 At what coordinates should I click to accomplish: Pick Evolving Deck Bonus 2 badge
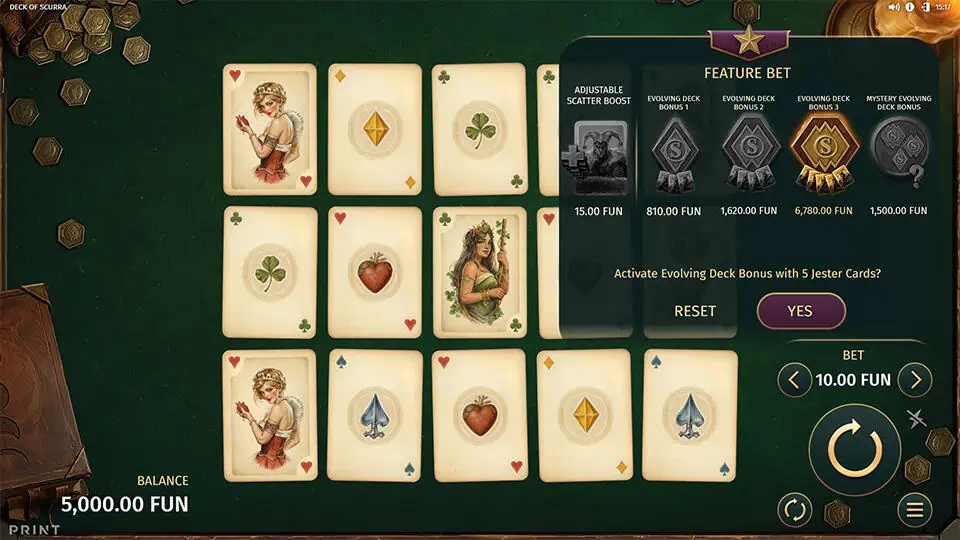pos(748,155)
